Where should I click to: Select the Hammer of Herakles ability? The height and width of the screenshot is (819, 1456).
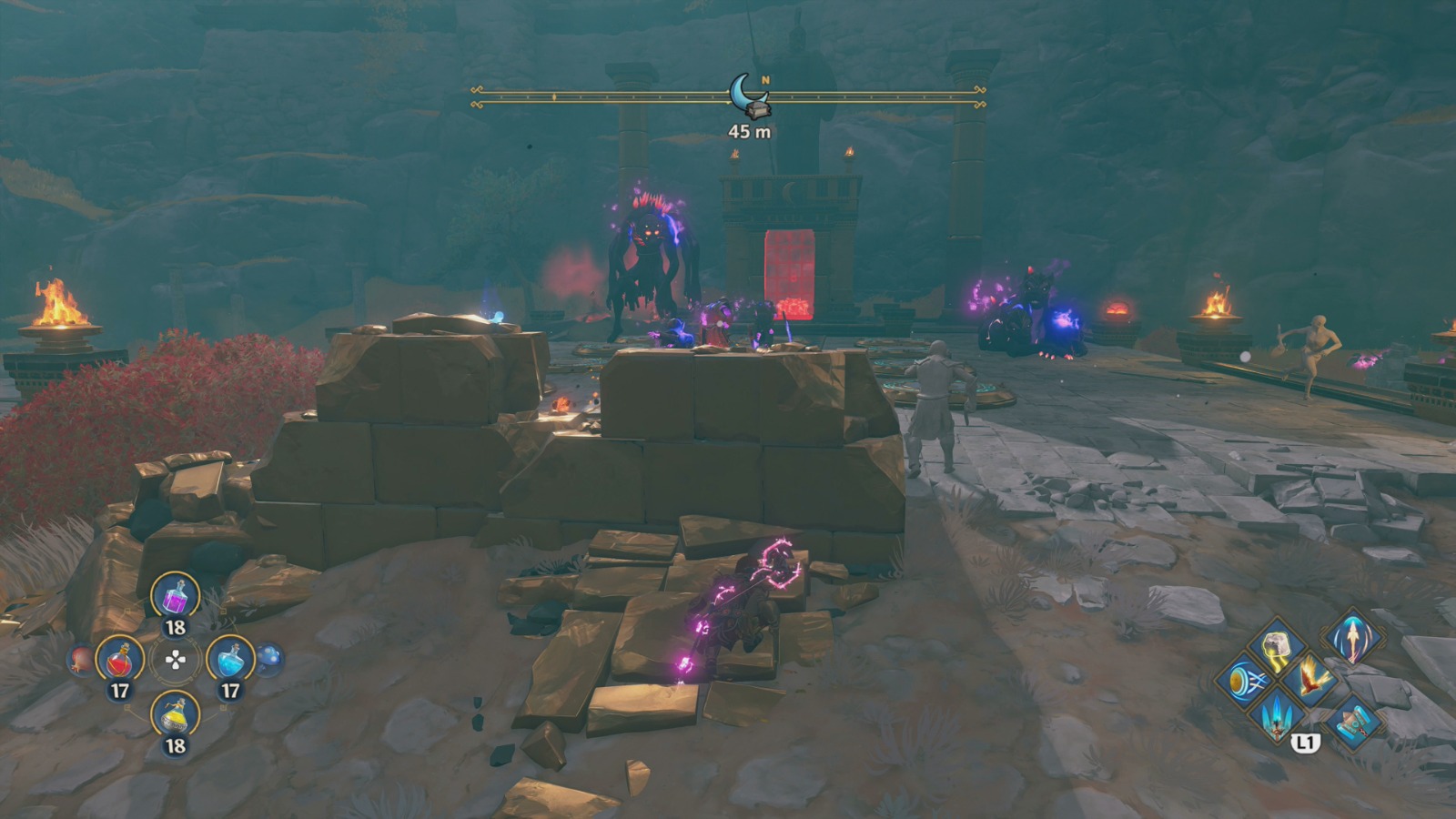[x=1277, y=643]
